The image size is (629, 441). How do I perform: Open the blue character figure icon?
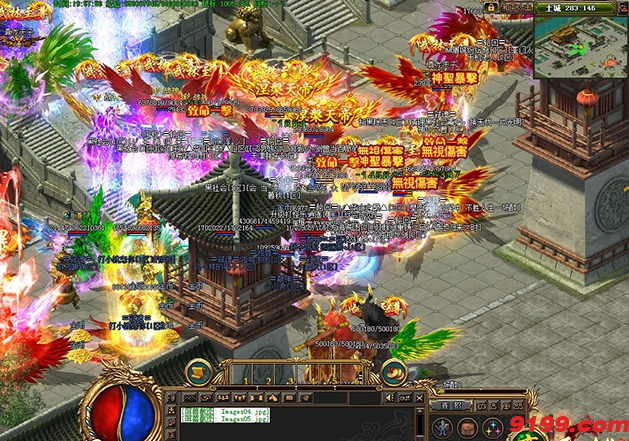[441, 427]
